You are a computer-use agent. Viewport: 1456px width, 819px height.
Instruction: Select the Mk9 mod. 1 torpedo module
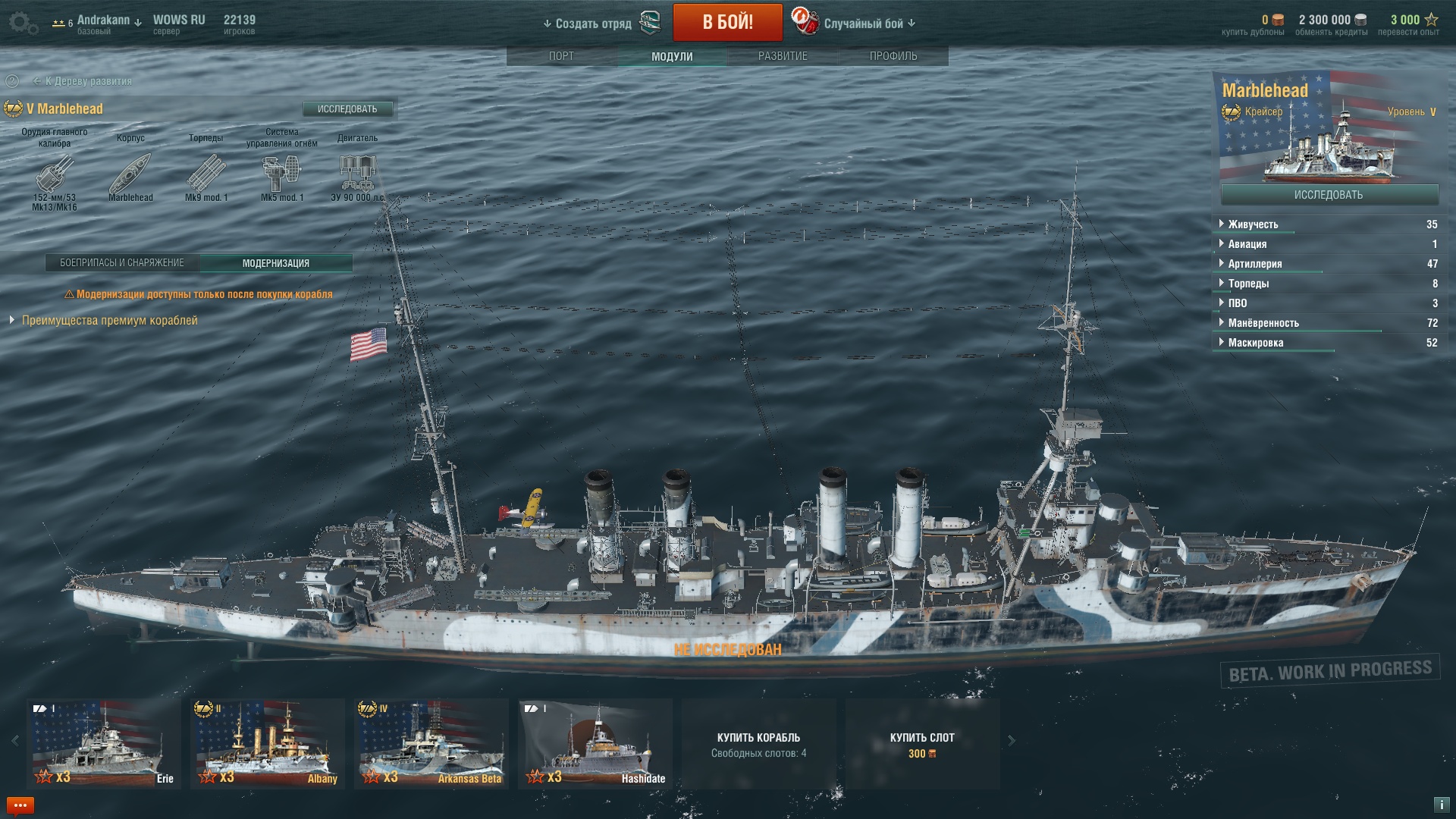tap(206, 174)
